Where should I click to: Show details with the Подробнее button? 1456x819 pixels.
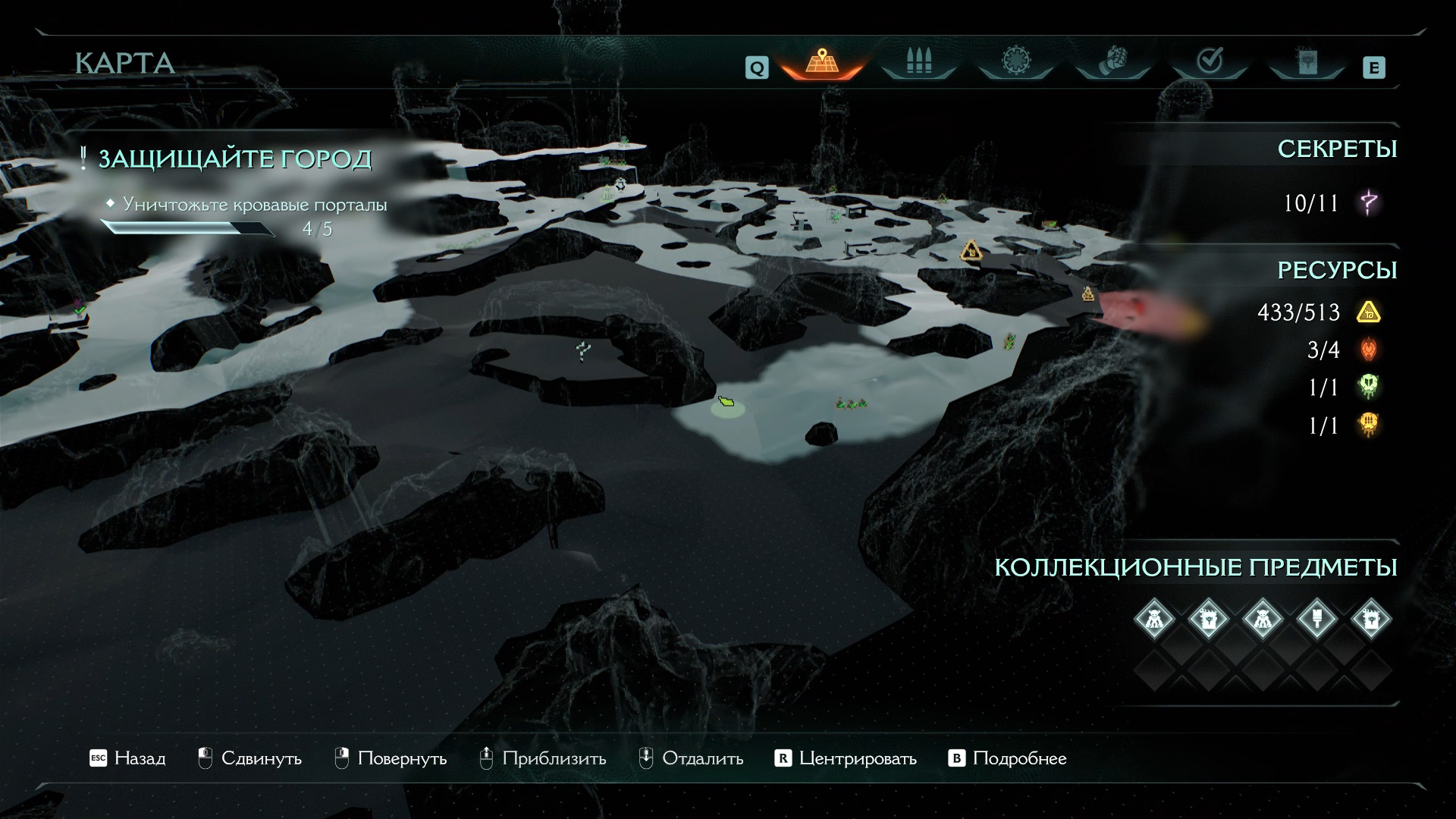[x=1008, y=758]
